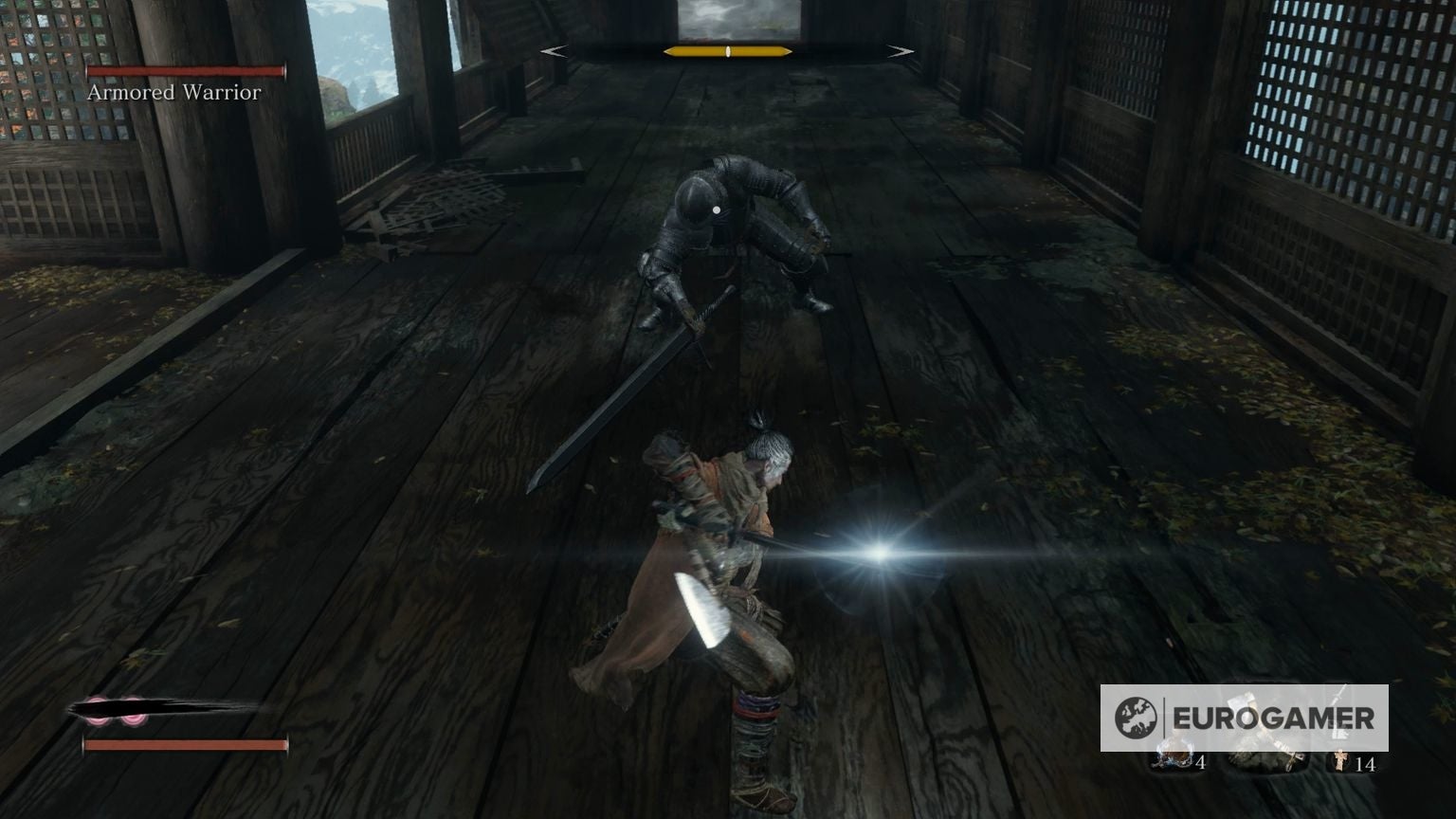The width and height of the screenshot is (1456, 819).
Task: Click the Eurogamer globe logo icon
Action: (1136, 716)
